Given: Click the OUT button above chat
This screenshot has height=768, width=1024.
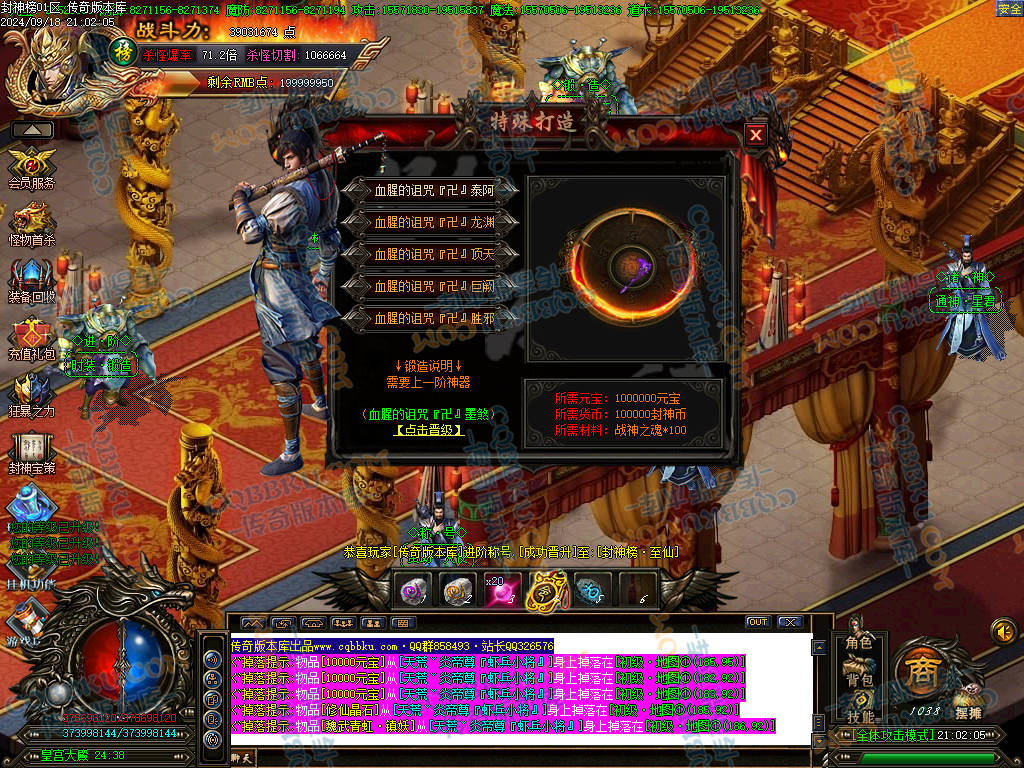Looking at the screenshot, I should (758, 622).
